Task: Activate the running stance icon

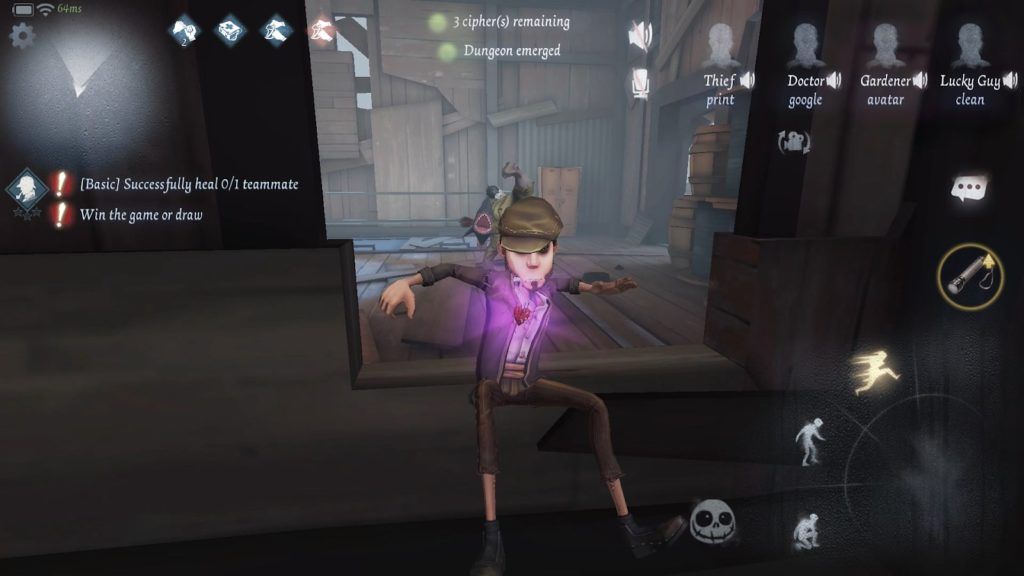Action: [875, 372]
